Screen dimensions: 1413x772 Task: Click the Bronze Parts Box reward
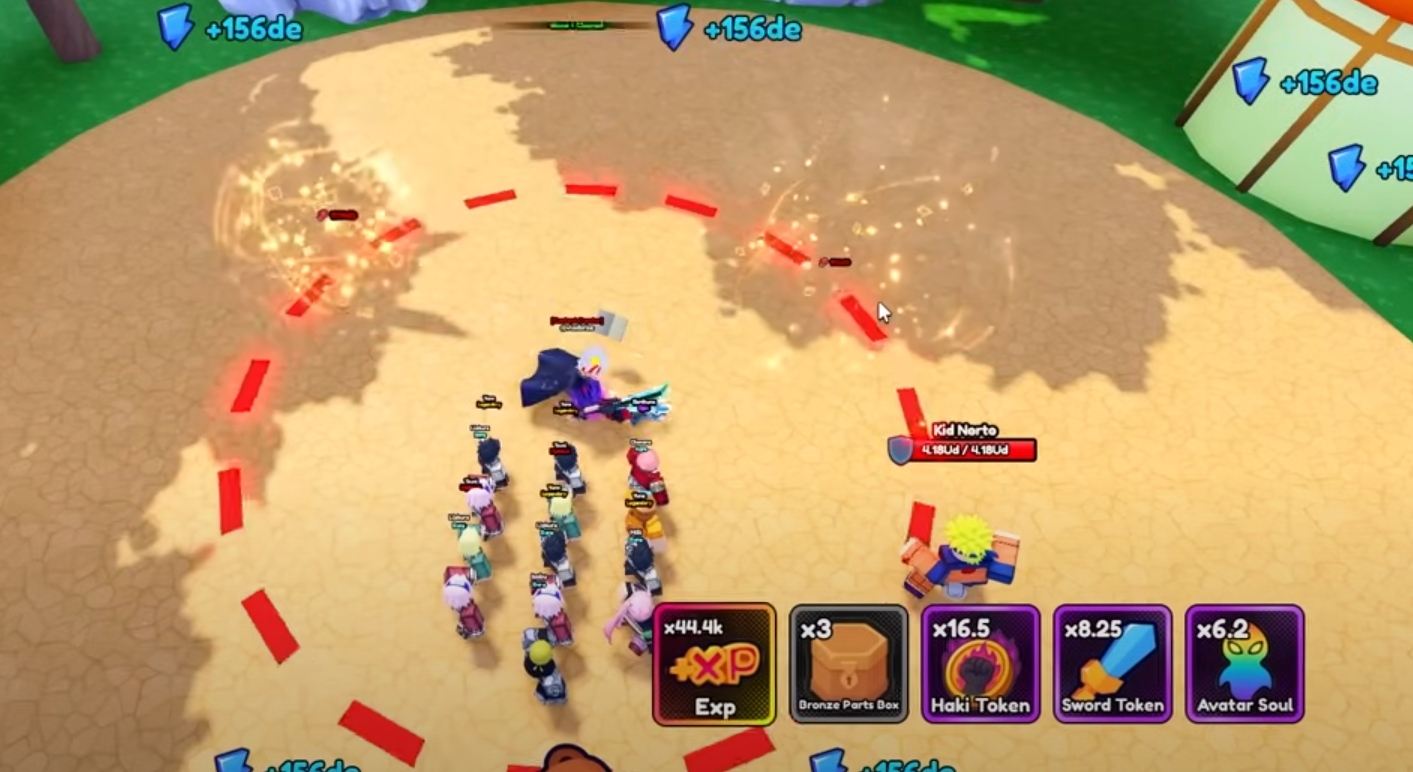coord(848,664)
